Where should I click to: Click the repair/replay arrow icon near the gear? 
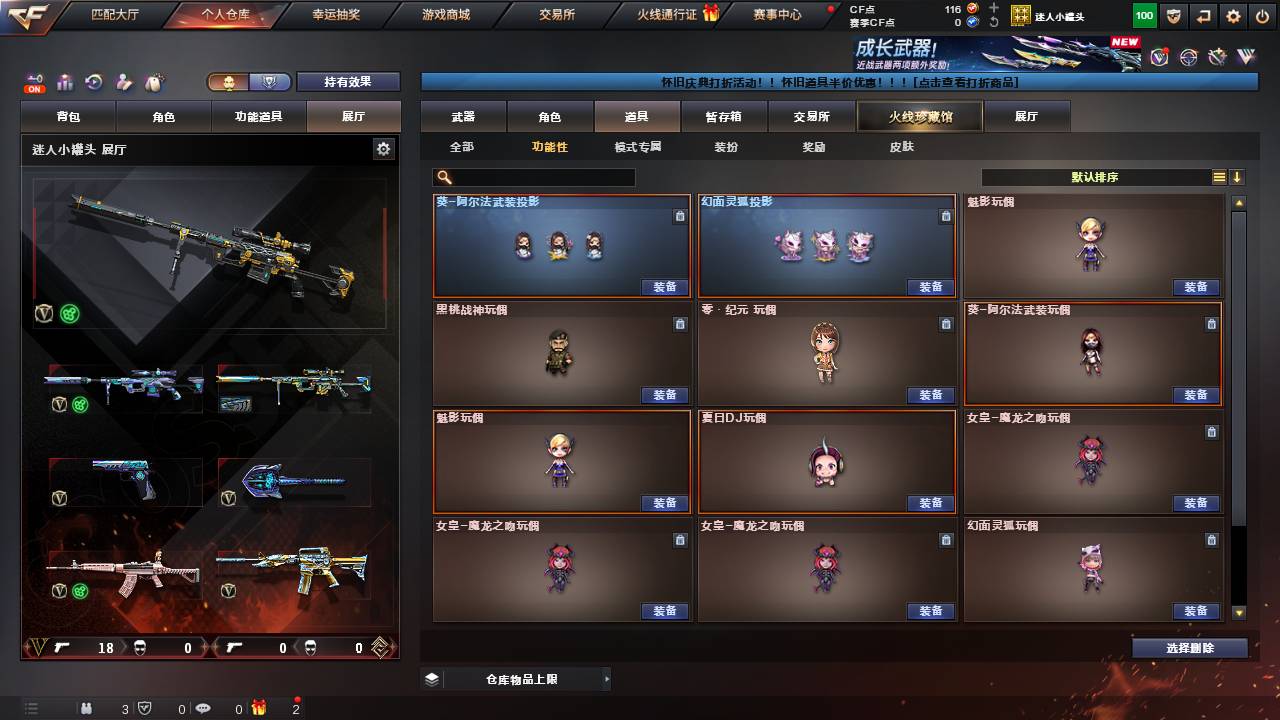[1203, 16]
